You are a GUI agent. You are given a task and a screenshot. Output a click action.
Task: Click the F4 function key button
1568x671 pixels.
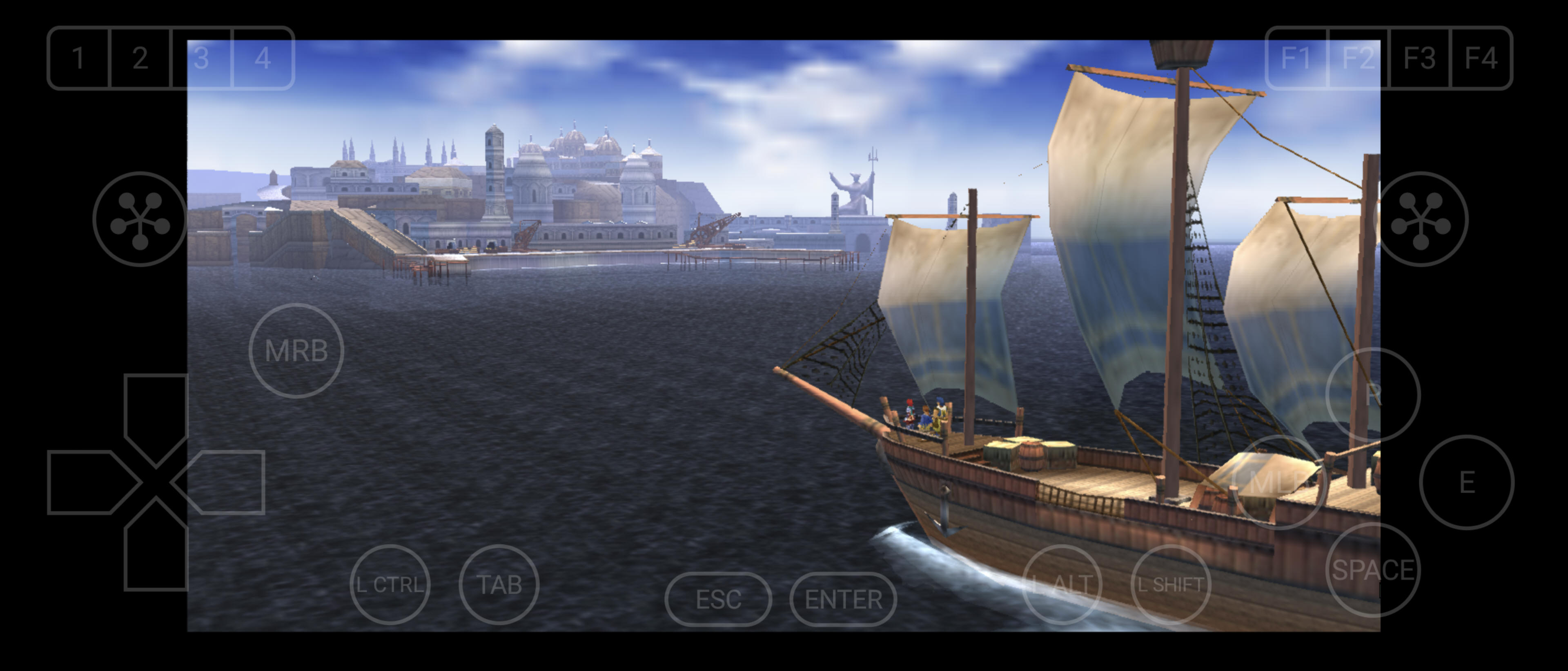pos(1481,58)
